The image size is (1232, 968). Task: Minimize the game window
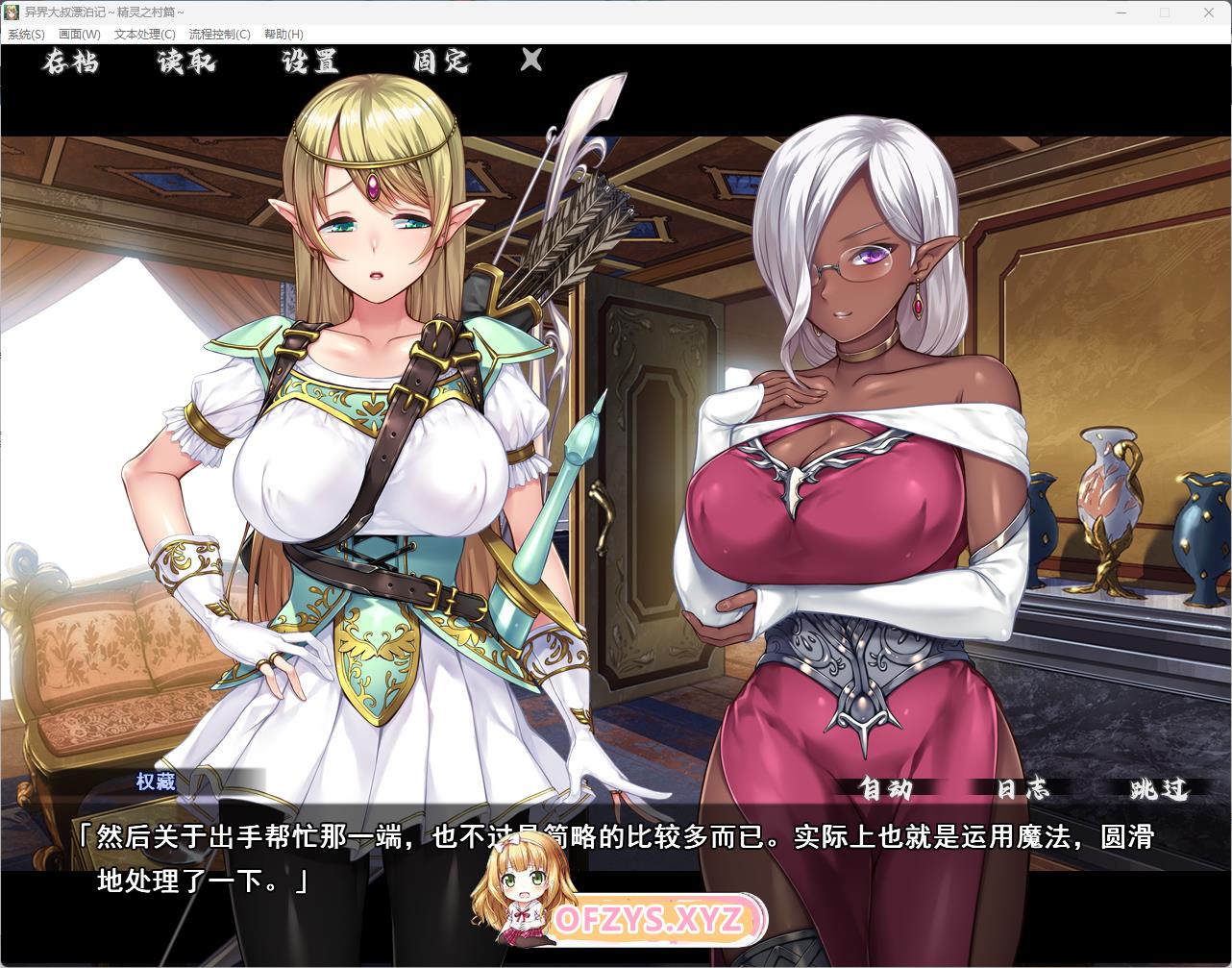click(x=1121, y=12)
